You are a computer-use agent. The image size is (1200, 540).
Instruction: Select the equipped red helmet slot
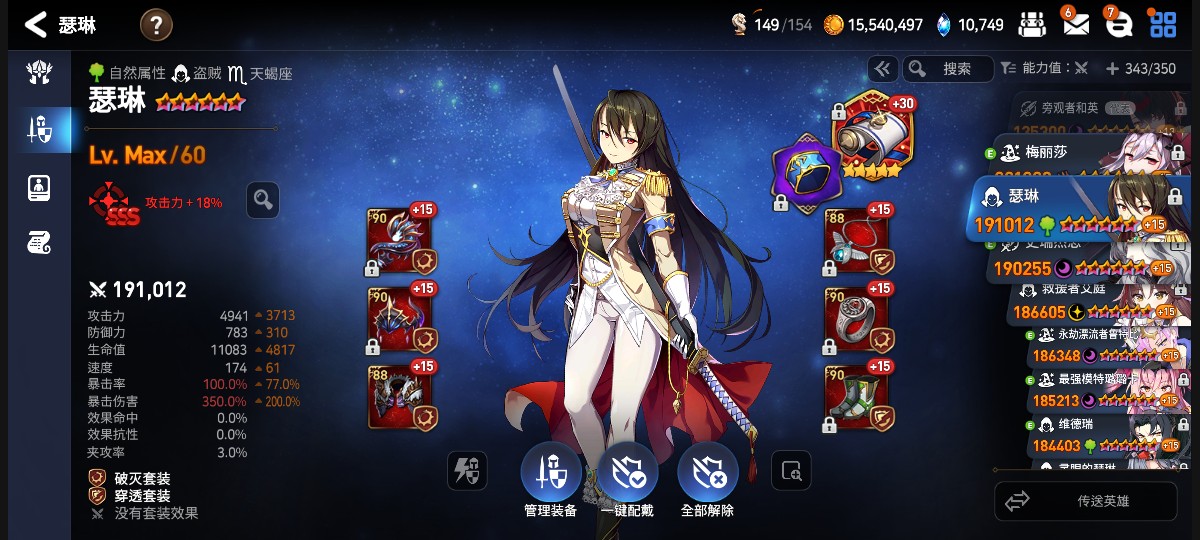(x=400, y=320)
